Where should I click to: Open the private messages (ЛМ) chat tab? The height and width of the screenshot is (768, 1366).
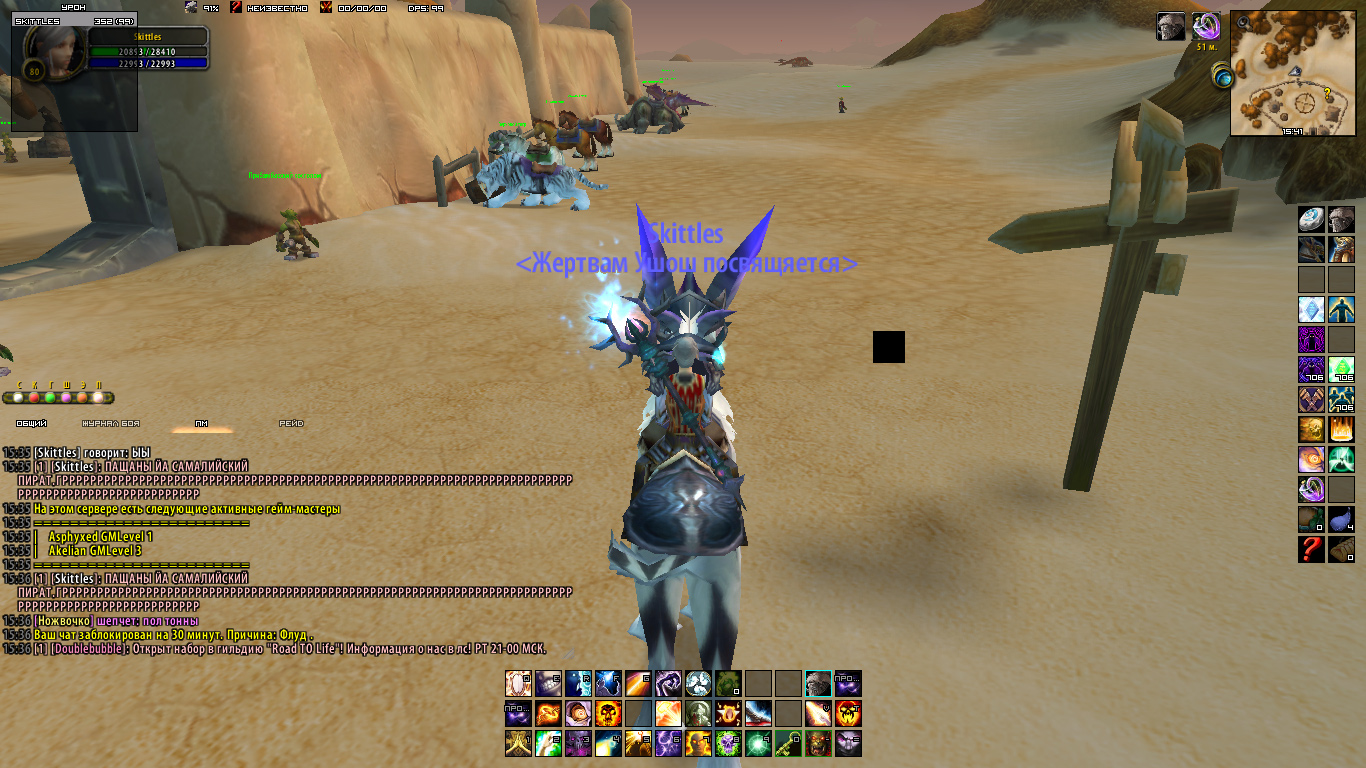pos(201,423)
